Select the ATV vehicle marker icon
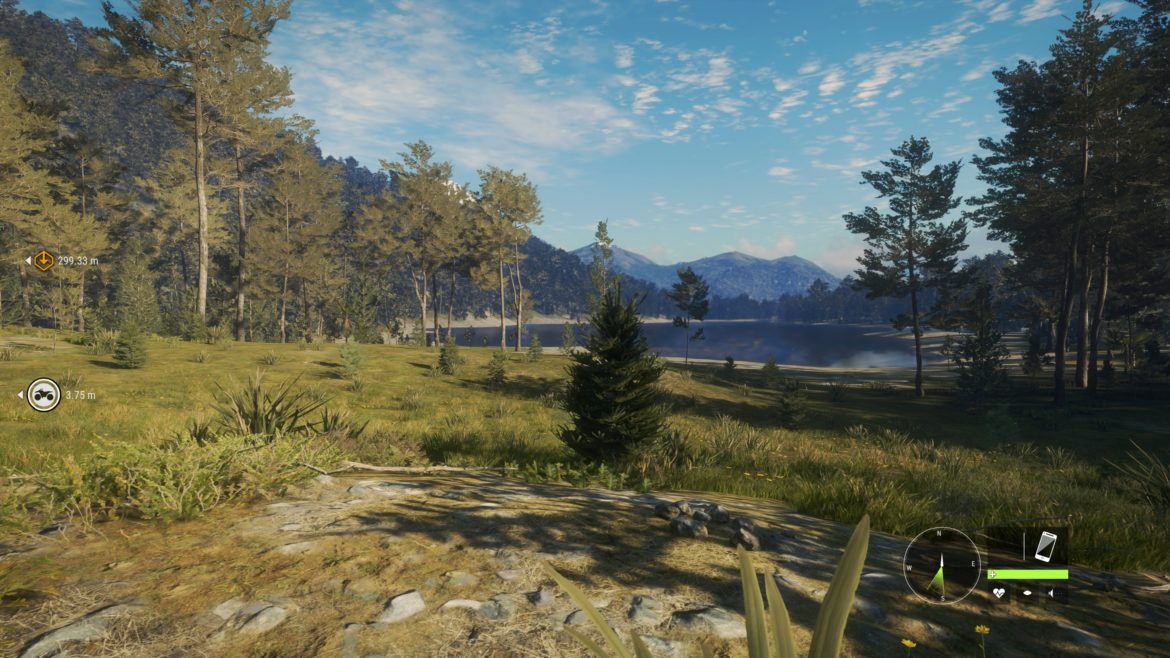Viewport: 1170px width, 658px height. coord(43,395)
